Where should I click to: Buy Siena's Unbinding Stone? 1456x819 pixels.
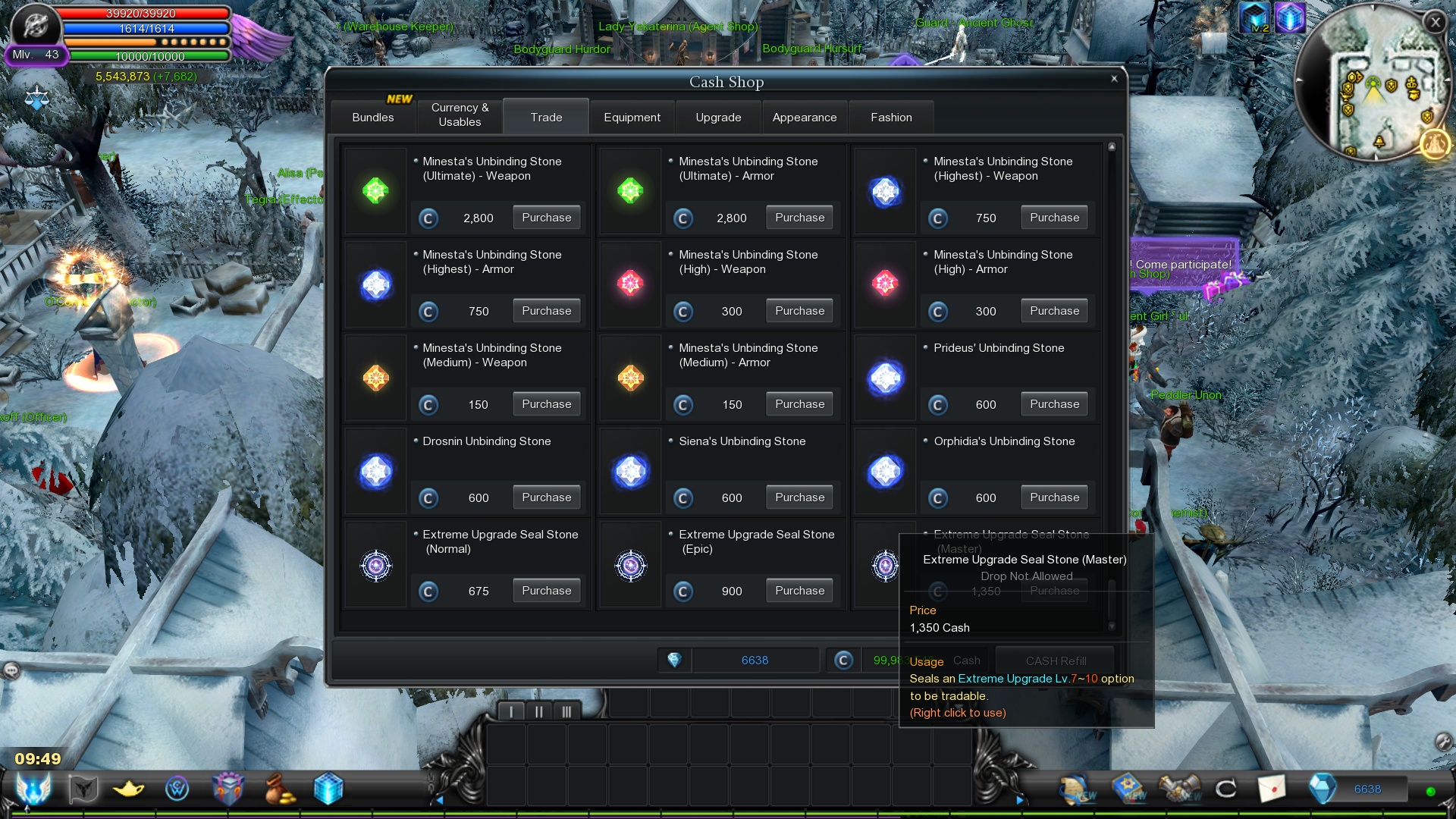[x=799, y=497]
